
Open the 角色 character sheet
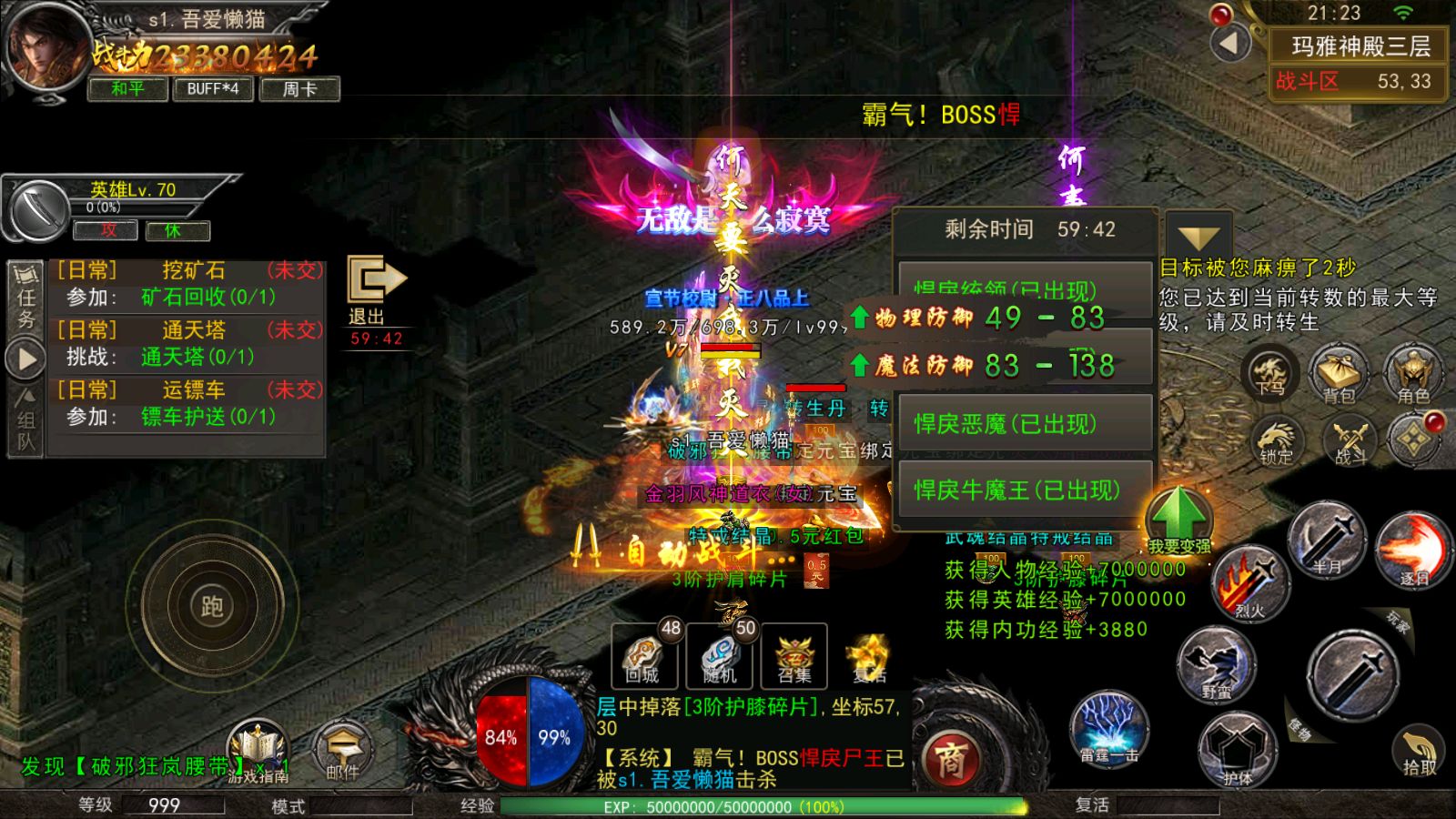coord(1413,374)
